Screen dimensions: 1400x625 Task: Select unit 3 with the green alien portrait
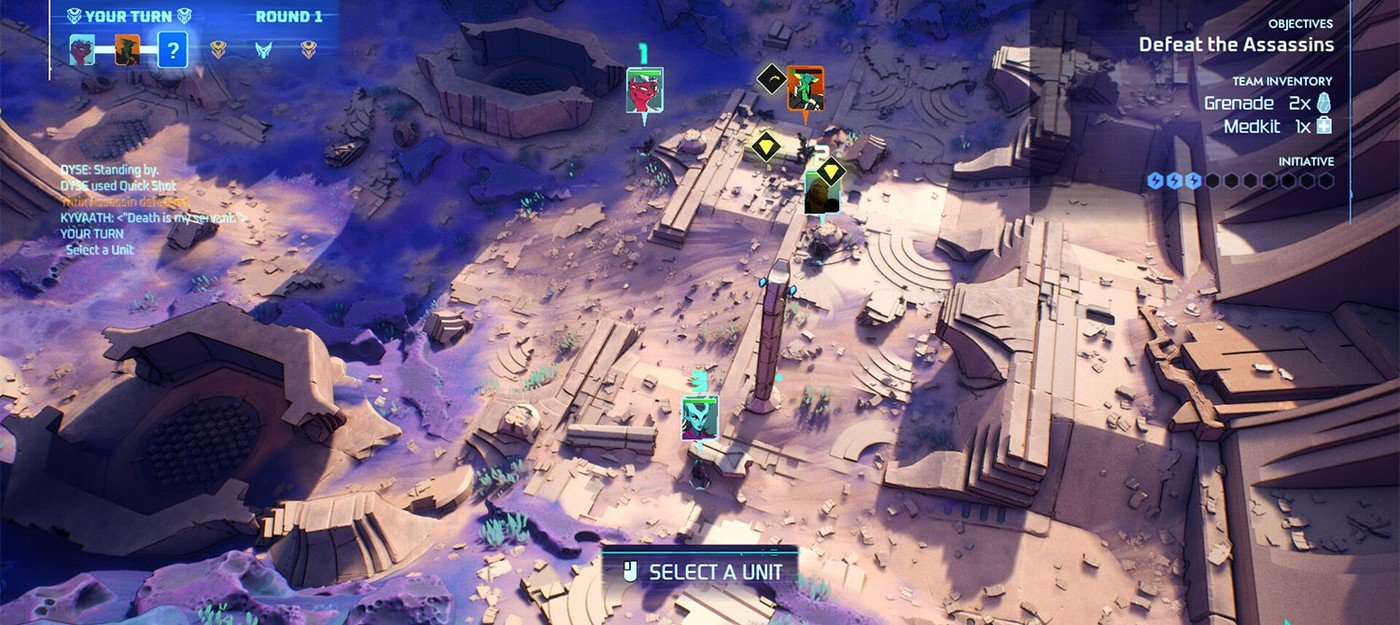(700, 418)
